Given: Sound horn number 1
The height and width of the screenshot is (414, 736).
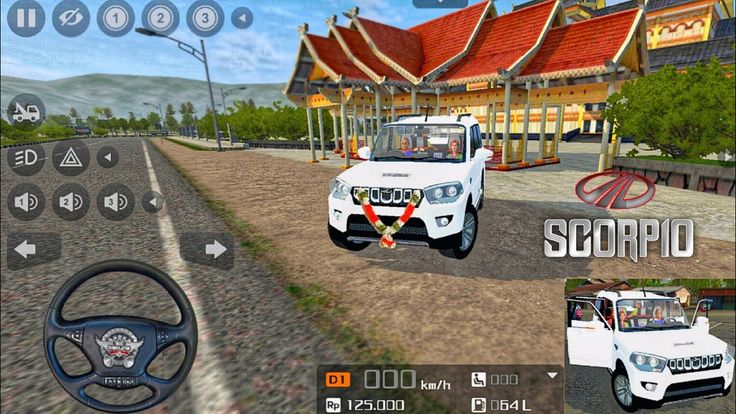Looking at the screenshot, I should pyautogui.click(x=26, y=202).
